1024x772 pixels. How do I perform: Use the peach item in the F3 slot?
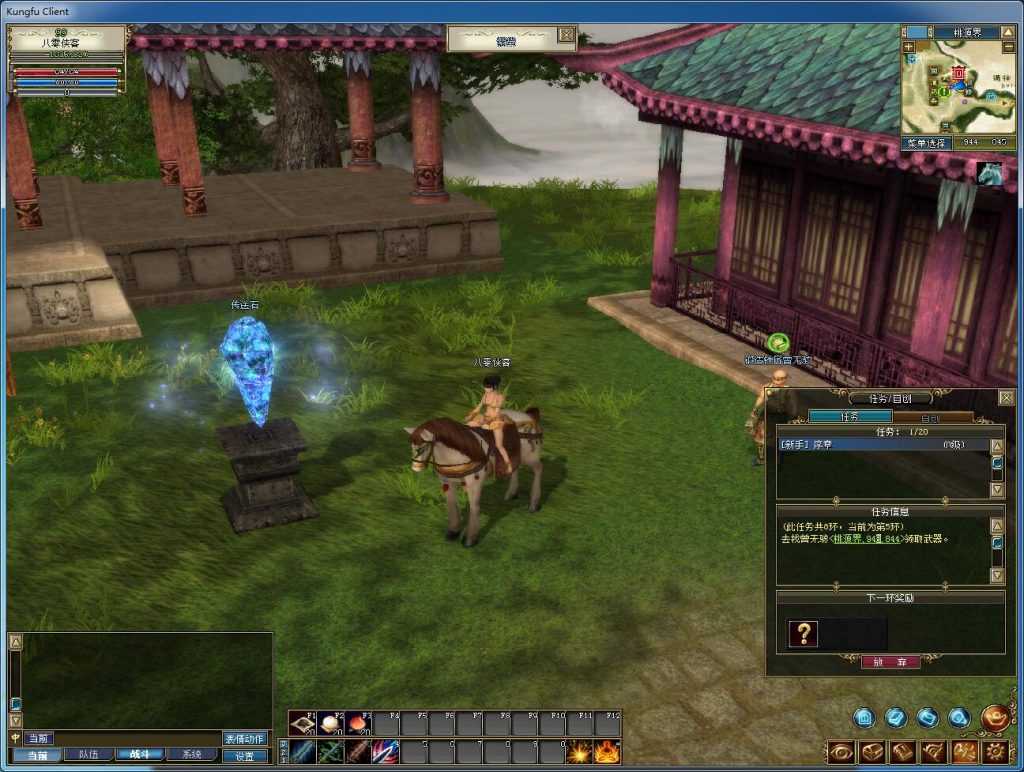point(359,724)
